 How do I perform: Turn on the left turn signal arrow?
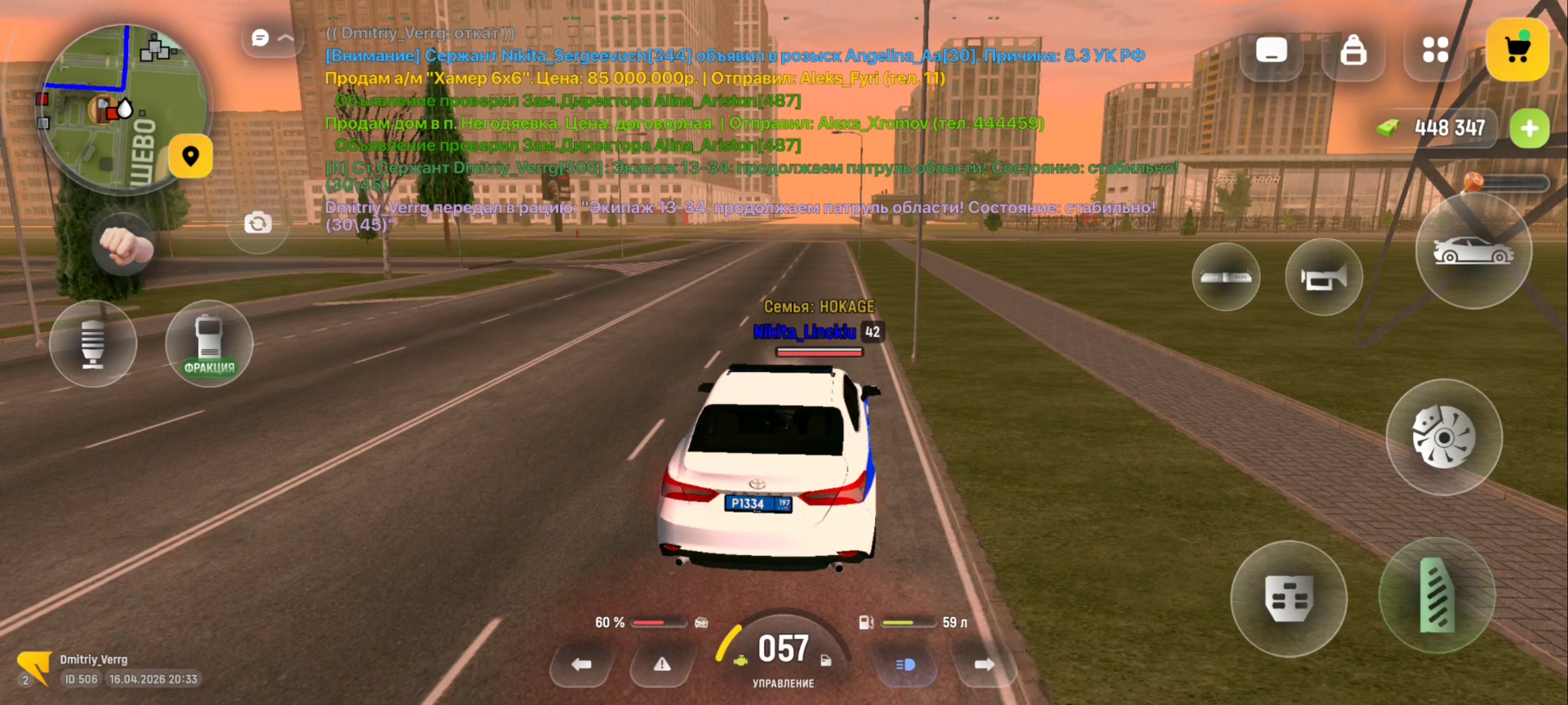tap(581, 664)
